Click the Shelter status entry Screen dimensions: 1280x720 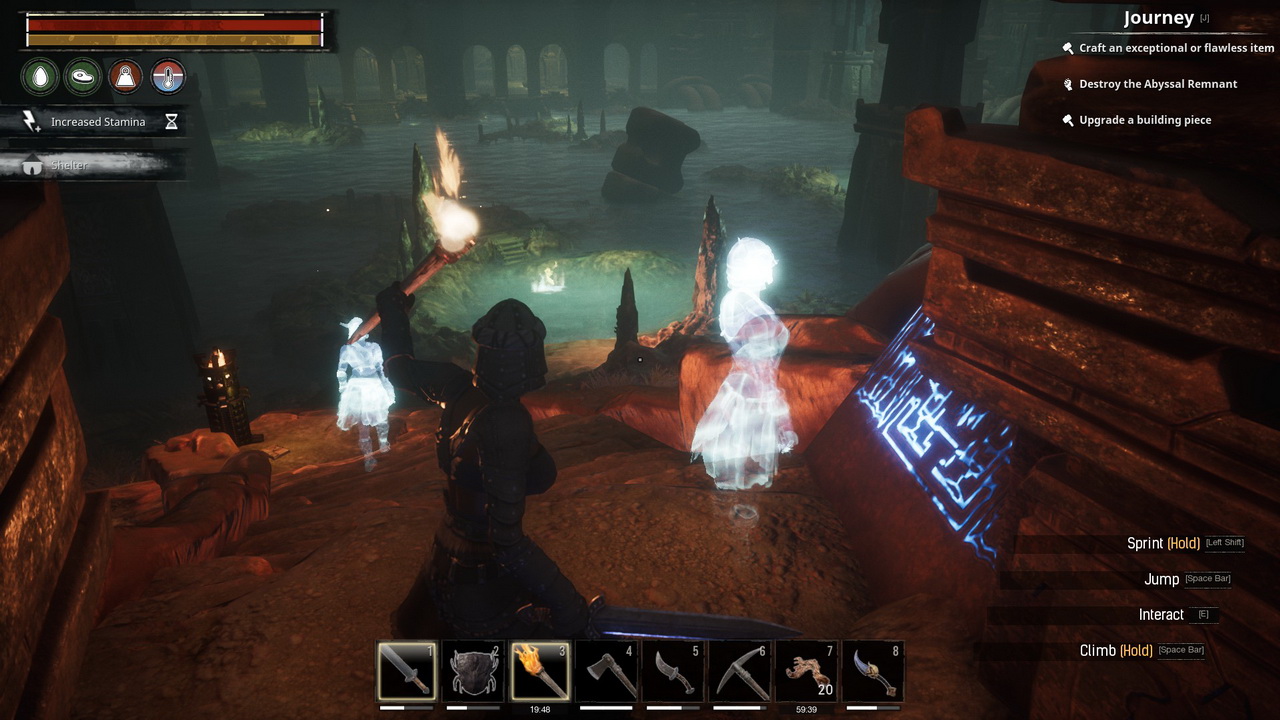click(x=69, y=165)
